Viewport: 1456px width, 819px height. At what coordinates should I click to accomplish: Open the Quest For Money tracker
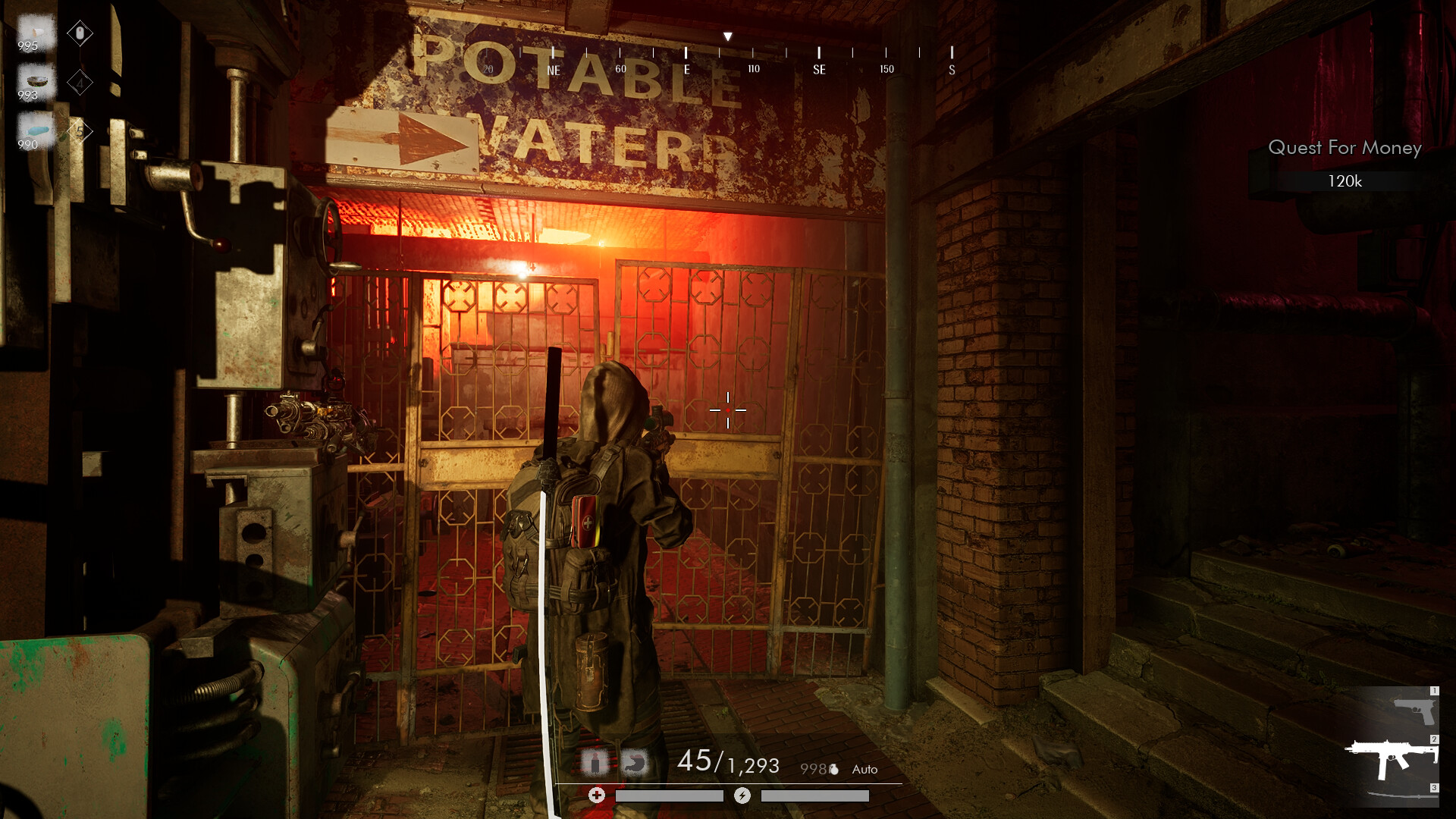1344,148
